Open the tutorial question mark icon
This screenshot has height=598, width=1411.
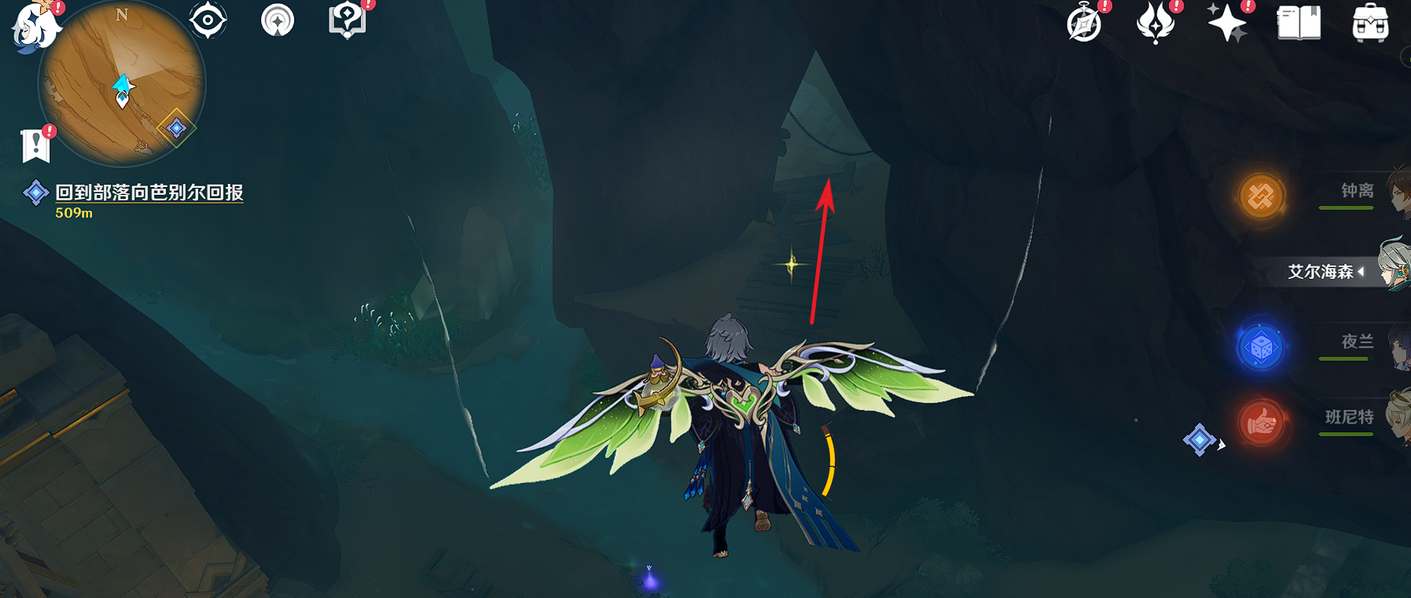[347, 20]
